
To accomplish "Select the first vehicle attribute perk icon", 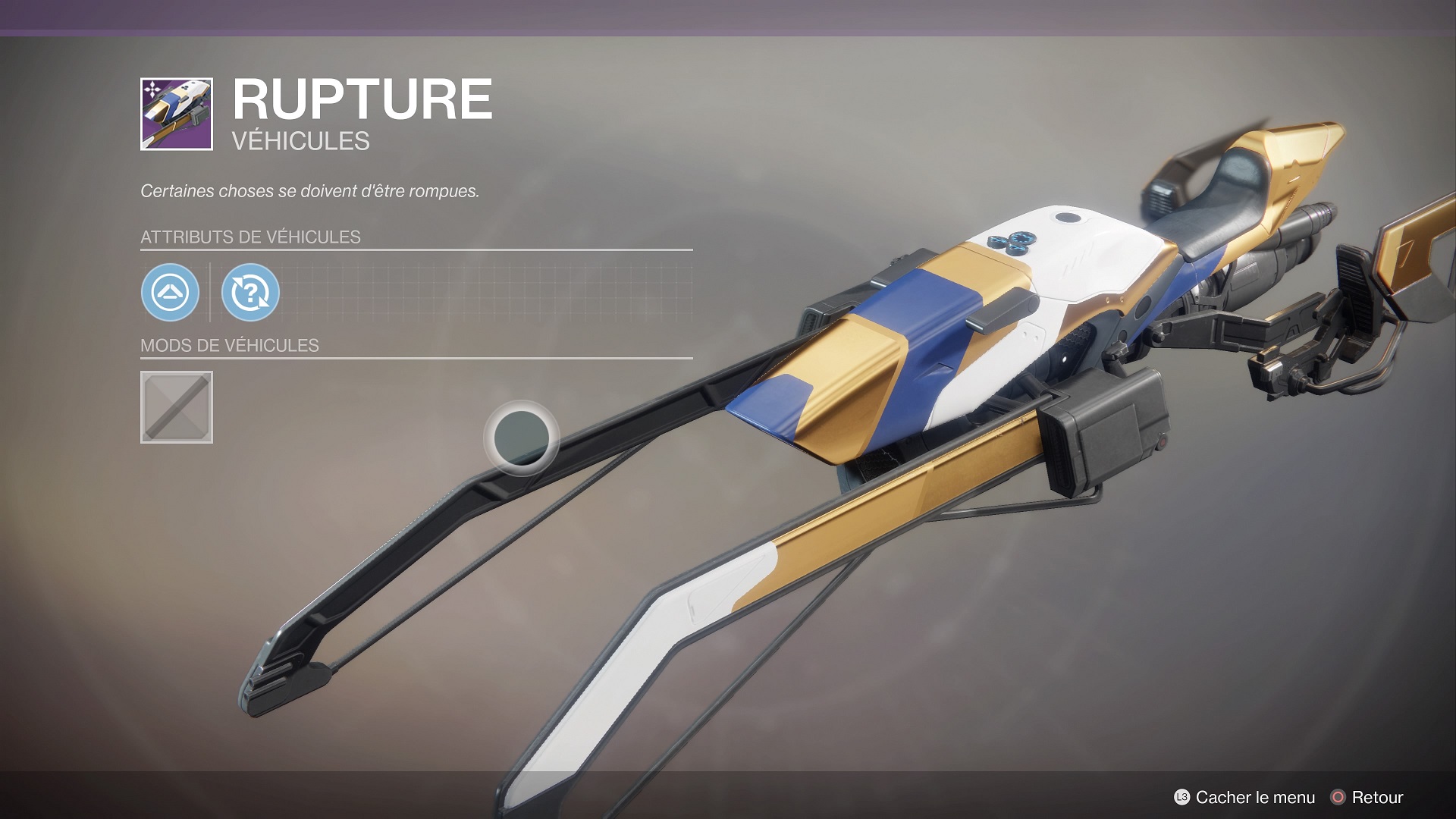I will pyautogui.click(x=170, y=292).
